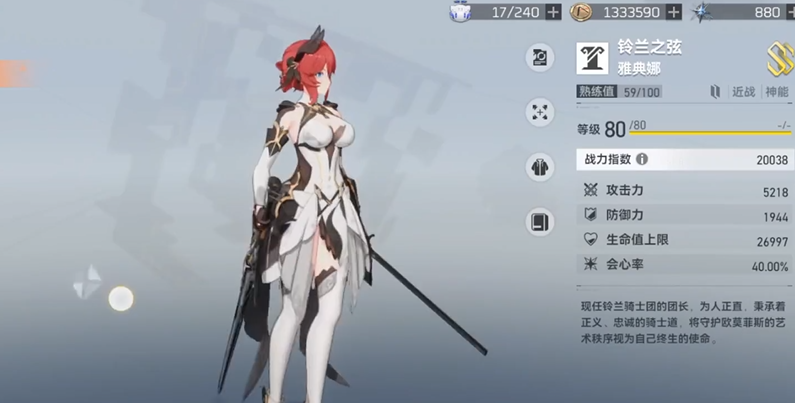795x403 pixels.
Task: Click the 铃兰之弦 weapon type emblem
Action: [x=592, y=58]
